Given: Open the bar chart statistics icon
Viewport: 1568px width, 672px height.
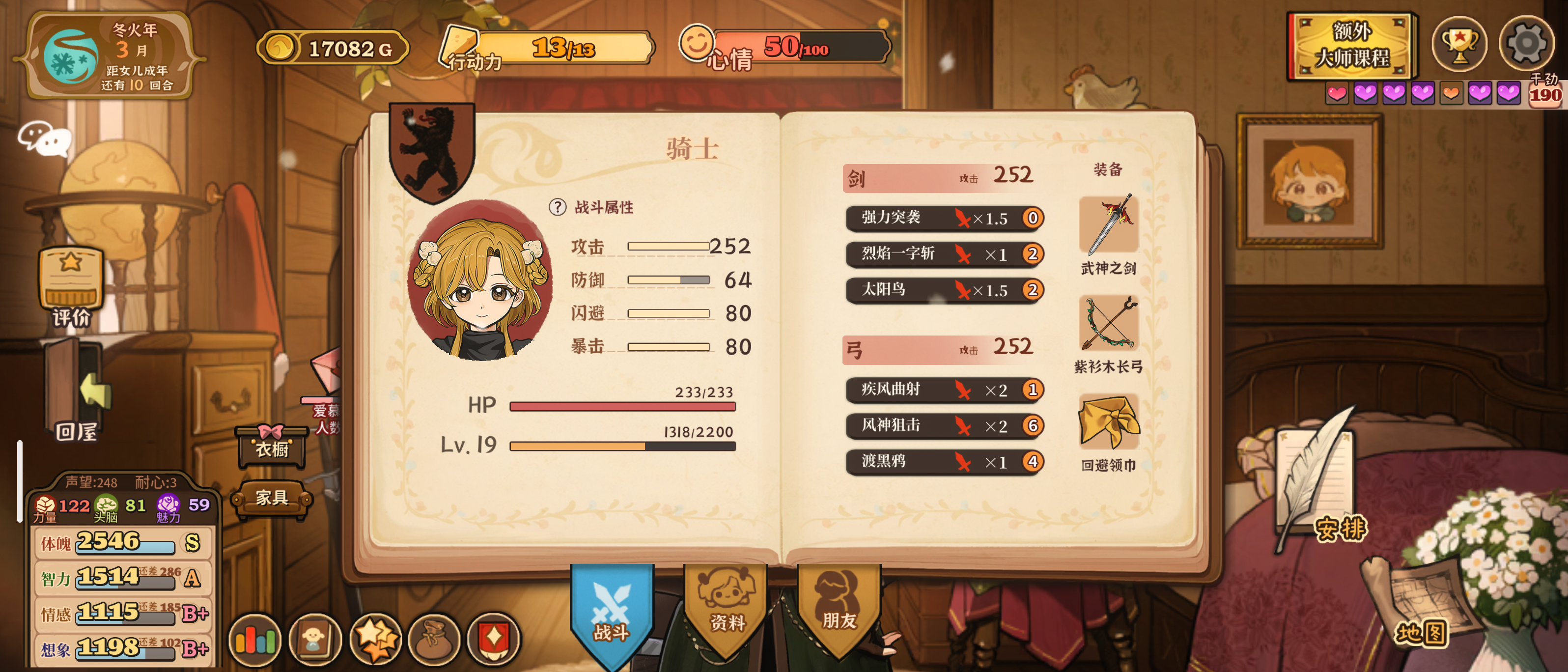Looking at the screenshot, I should (255, 639).
